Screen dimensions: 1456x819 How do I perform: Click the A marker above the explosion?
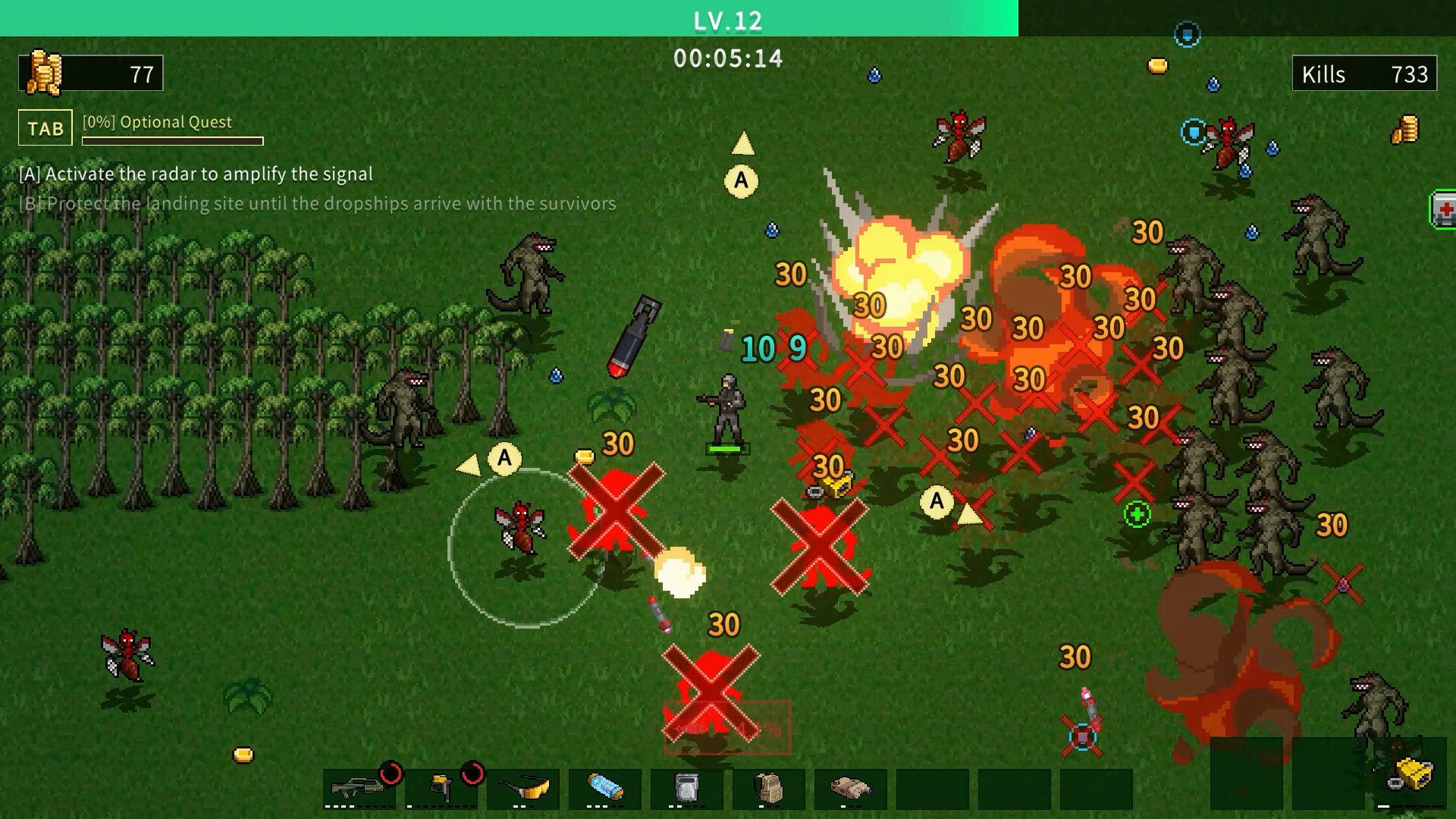click(x=742, y=180)
